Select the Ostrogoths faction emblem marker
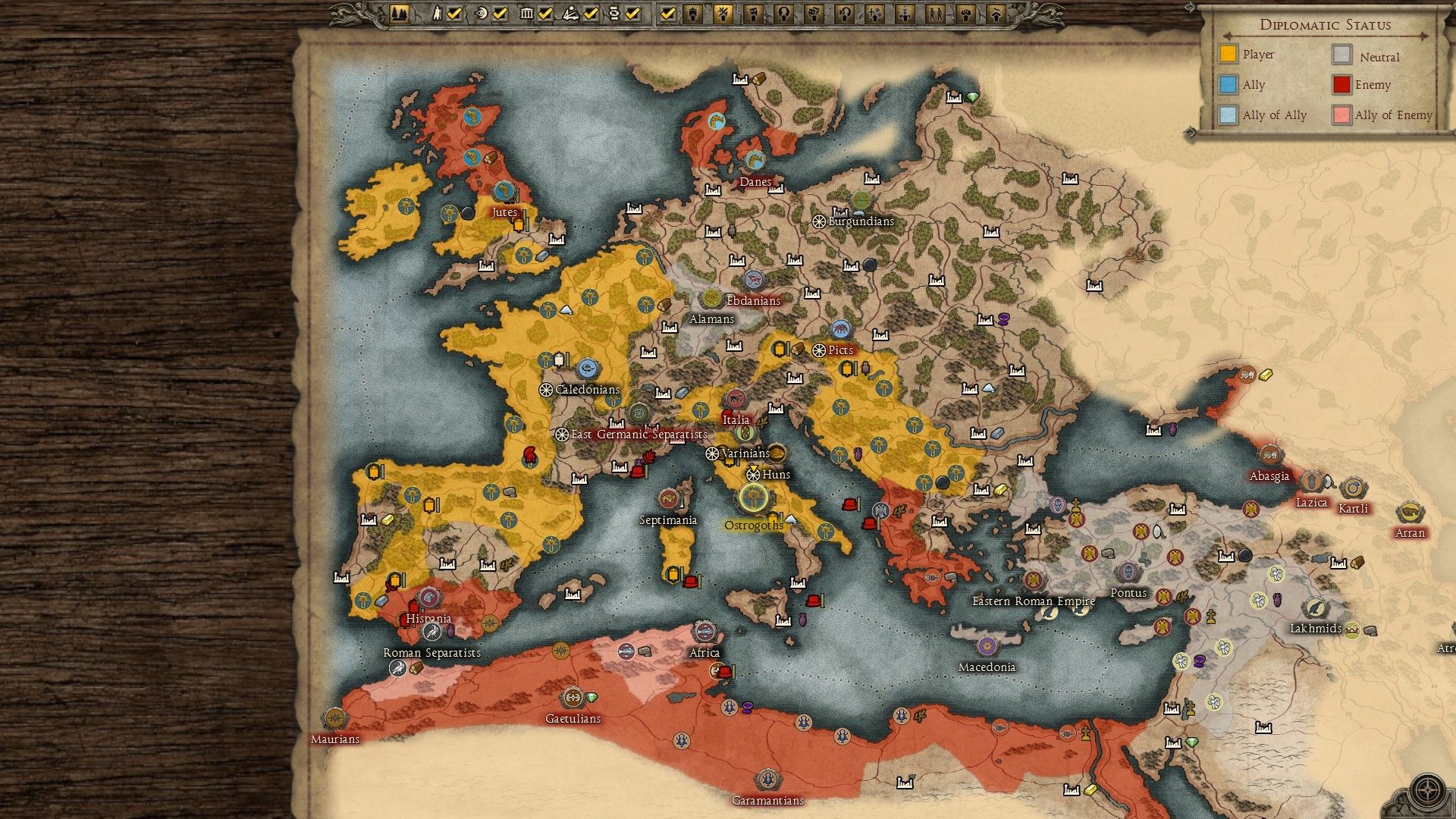The height and width of the screenshot is (819, 1456). pyautogui.click(x=753, y=497)
